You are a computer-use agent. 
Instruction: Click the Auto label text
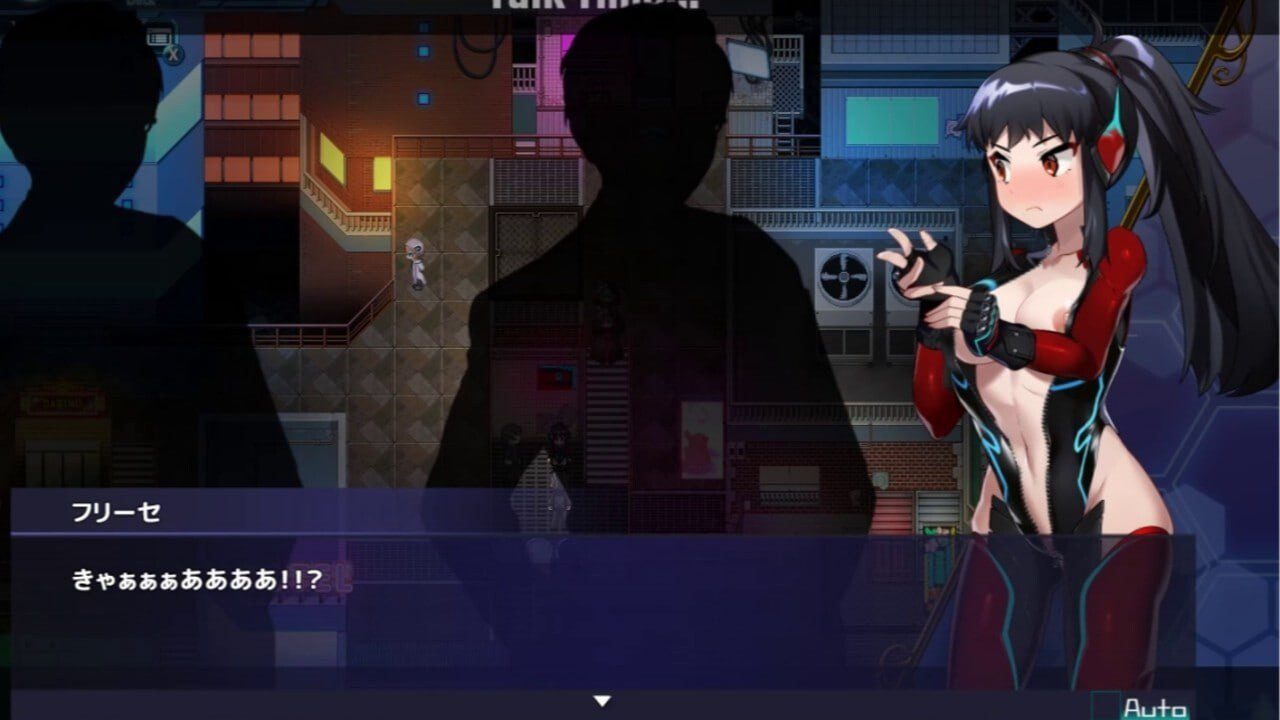[x=1156, y=706]
